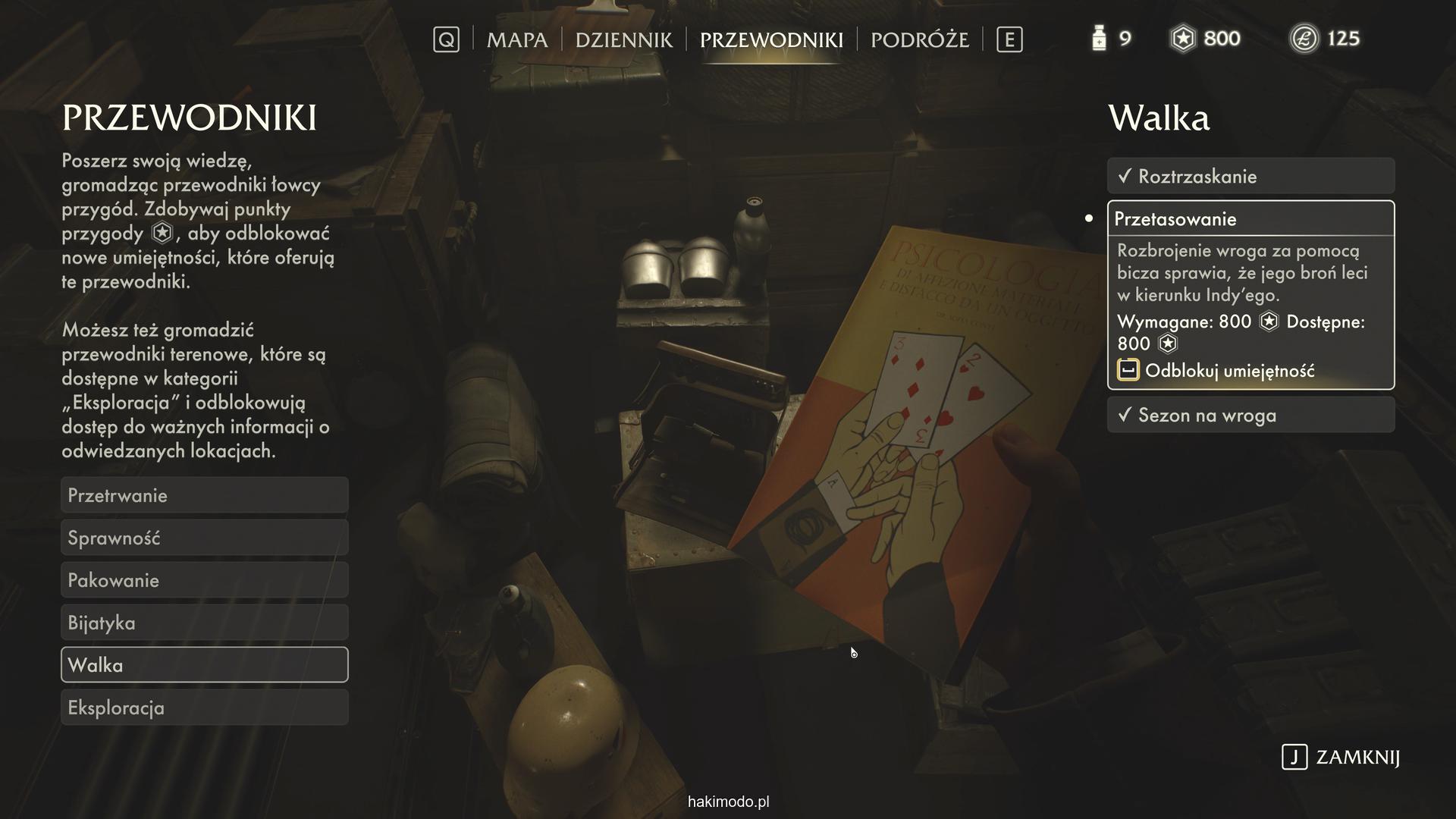Pick the Walka category
The height and width of the screenshot is (819, 1456).
pos(204,665)
